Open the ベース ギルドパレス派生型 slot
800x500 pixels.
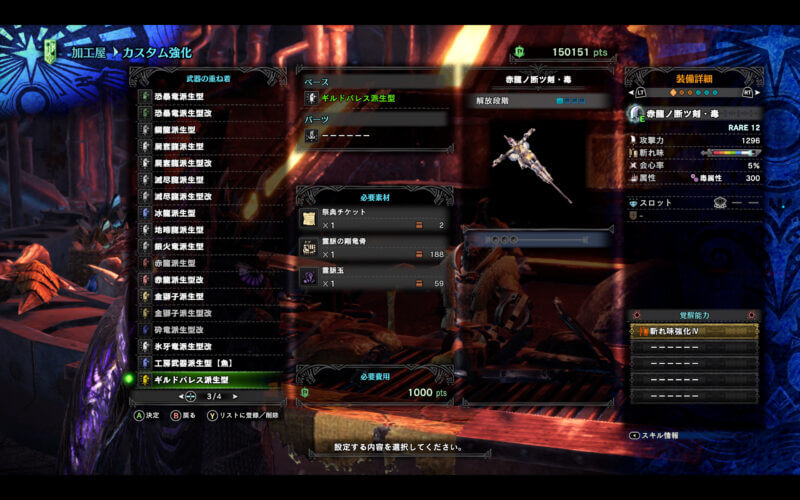(377, 98)
